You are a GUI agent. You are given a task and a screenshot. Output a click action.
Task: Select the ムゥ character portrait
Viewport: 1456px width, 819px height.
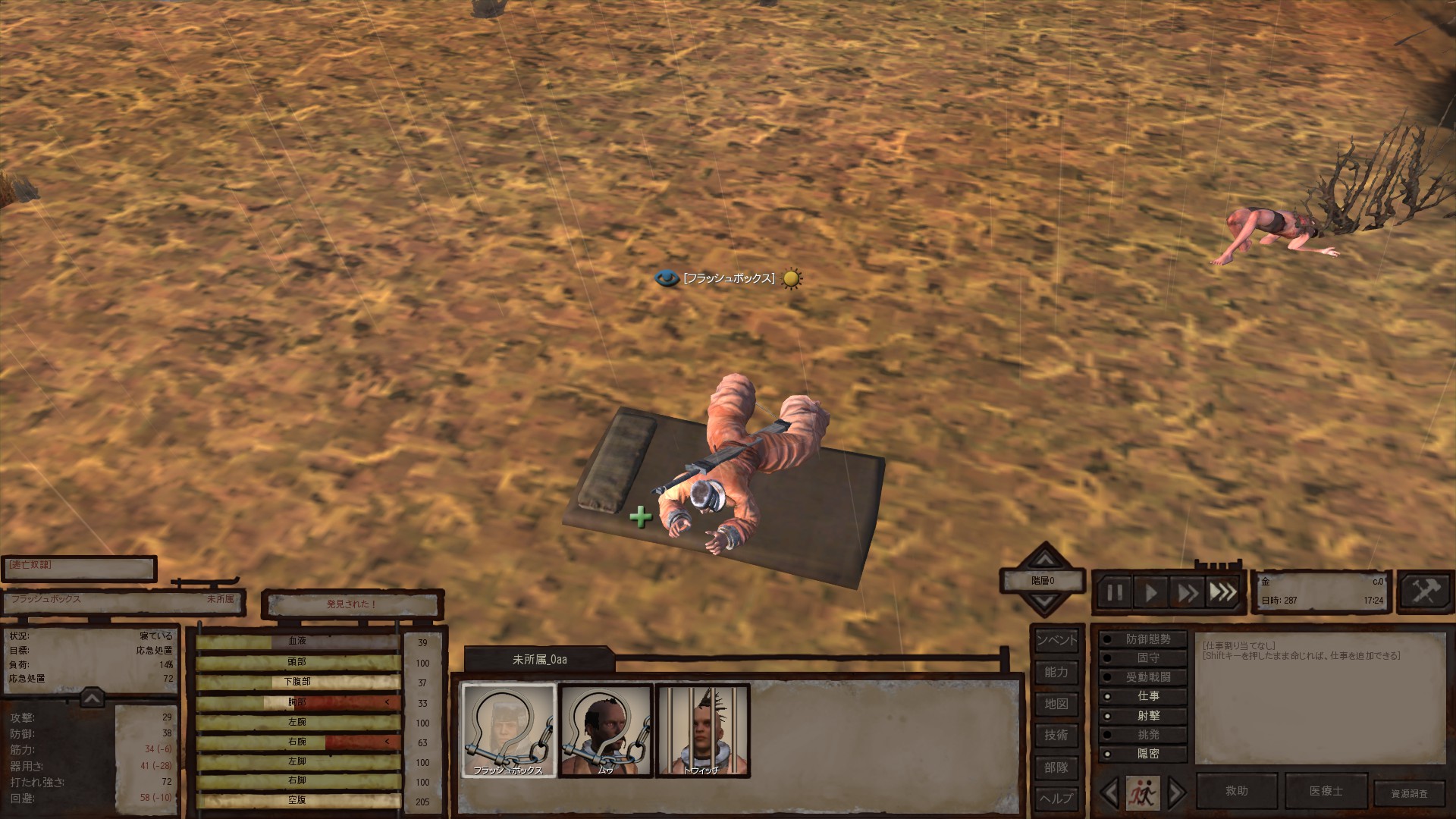click(605, 730)
